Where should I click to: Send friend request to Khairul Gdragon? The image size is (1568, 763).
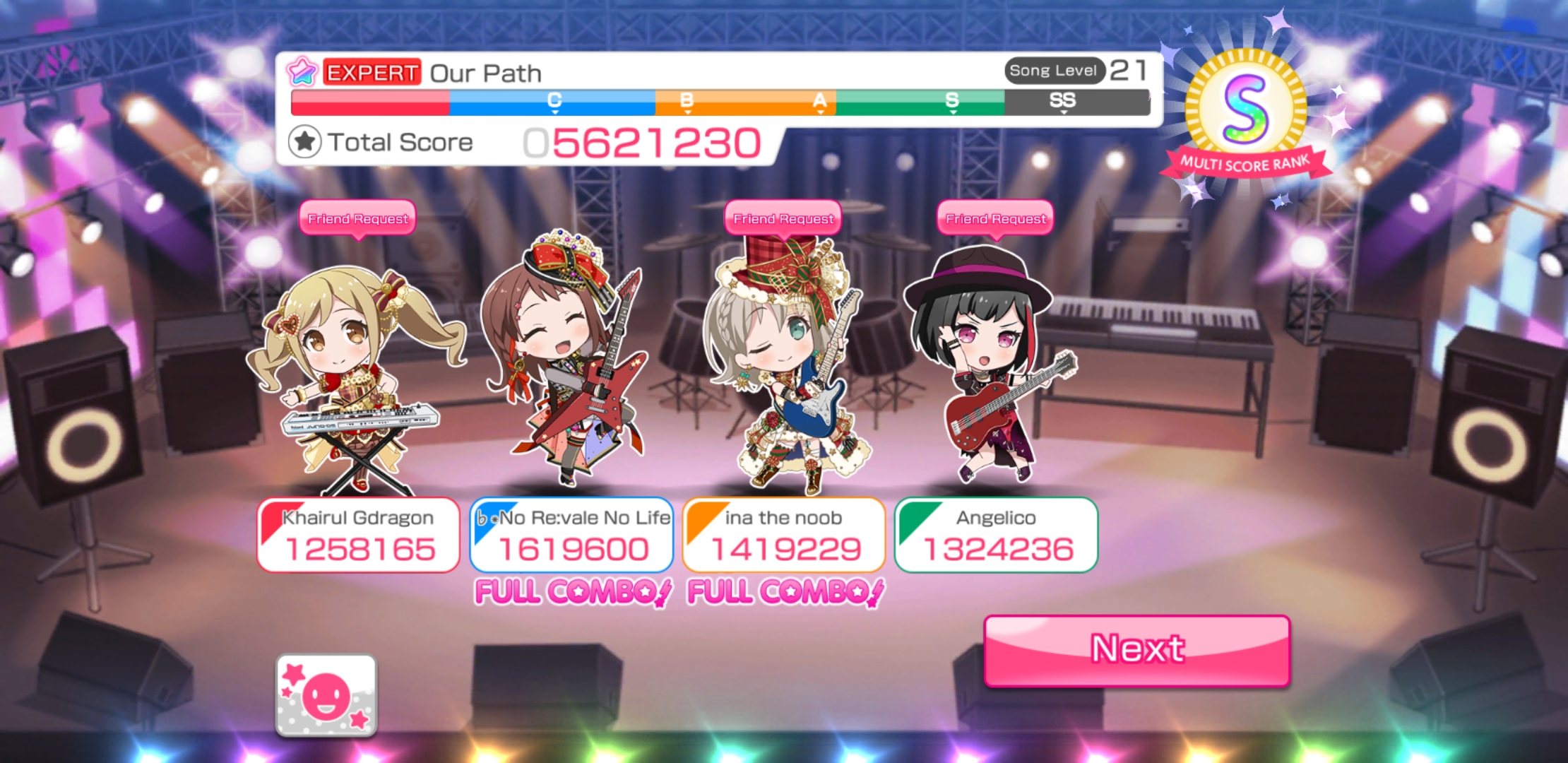357,219
